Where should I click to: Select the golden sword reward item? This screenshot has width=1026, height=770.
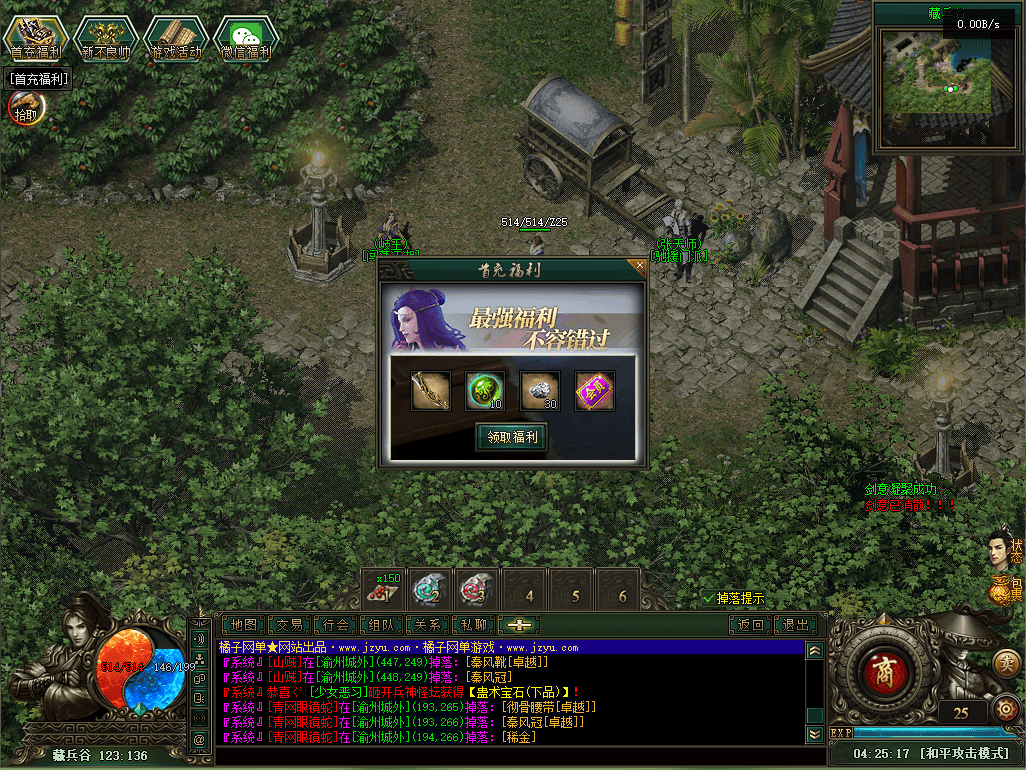coord(430,391)
